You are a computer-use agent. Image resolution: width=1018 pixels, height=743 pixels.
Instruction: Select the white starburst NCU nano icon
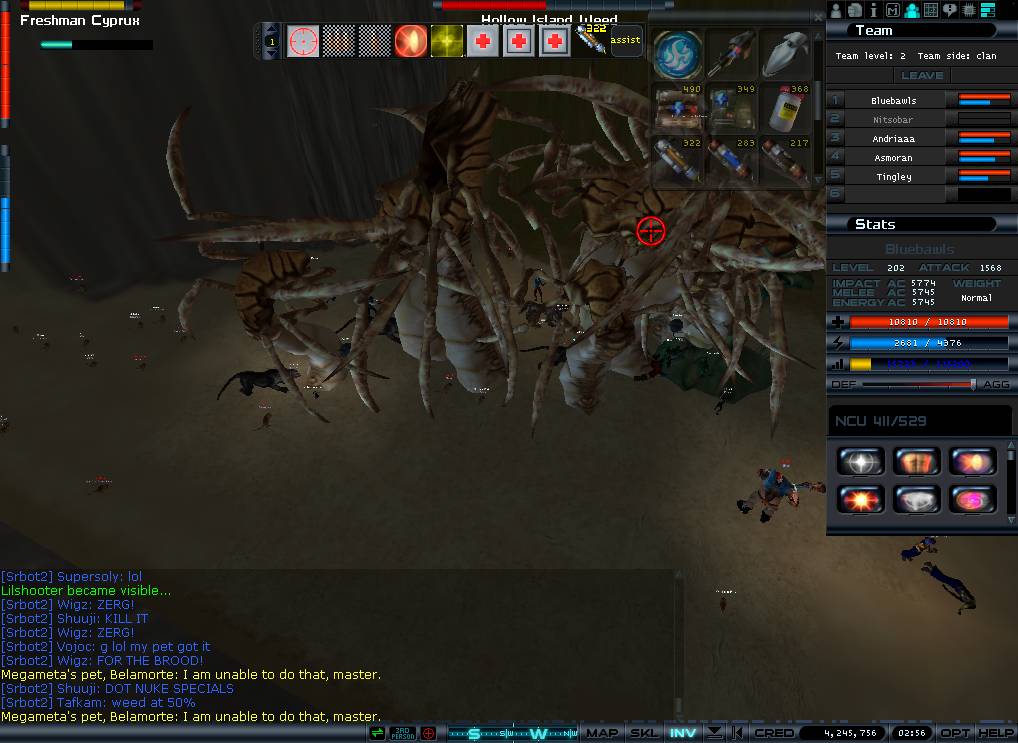click(x=859, y=462)
